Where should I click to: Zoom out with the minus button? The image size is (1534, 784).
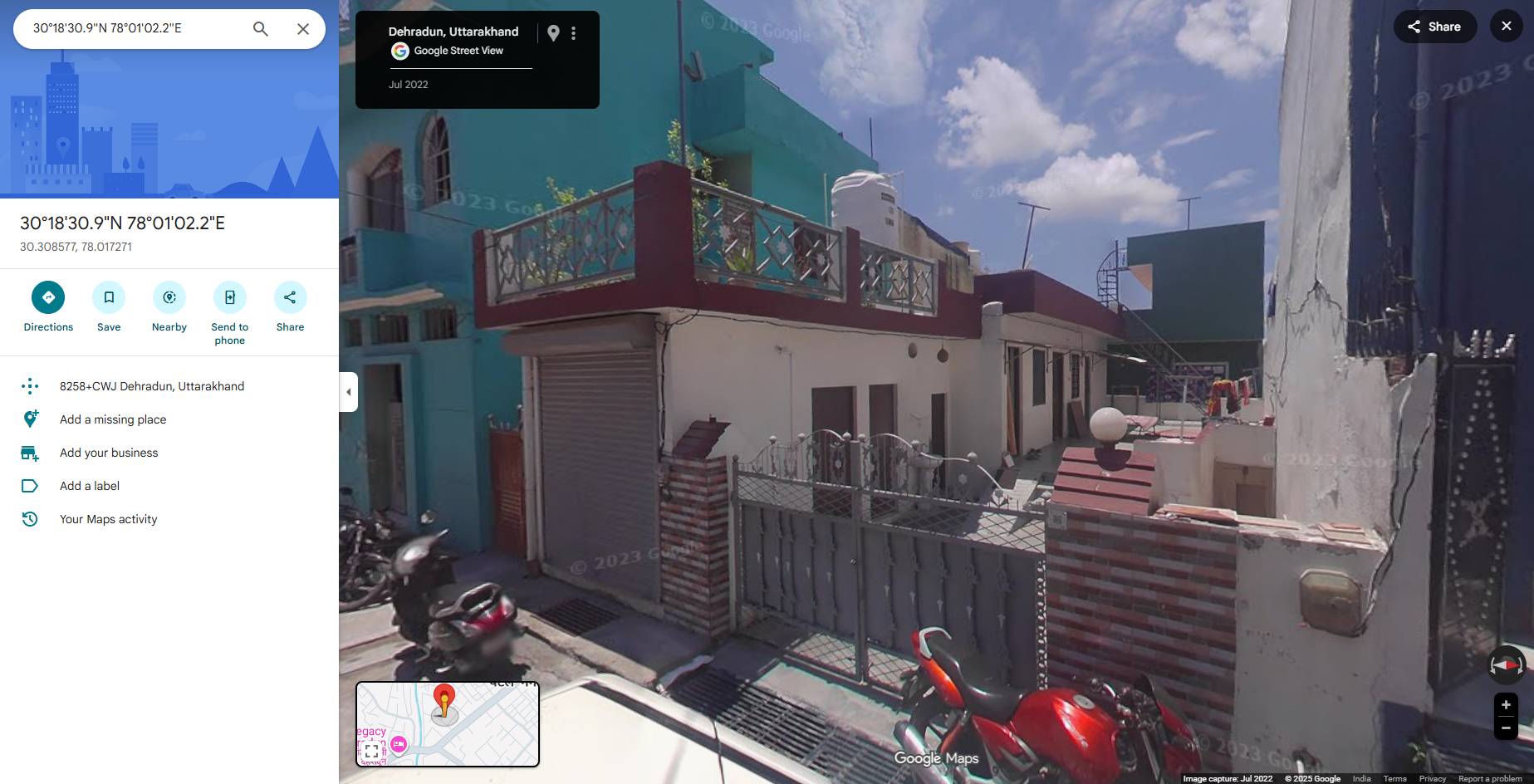(x=1506, y=728)
